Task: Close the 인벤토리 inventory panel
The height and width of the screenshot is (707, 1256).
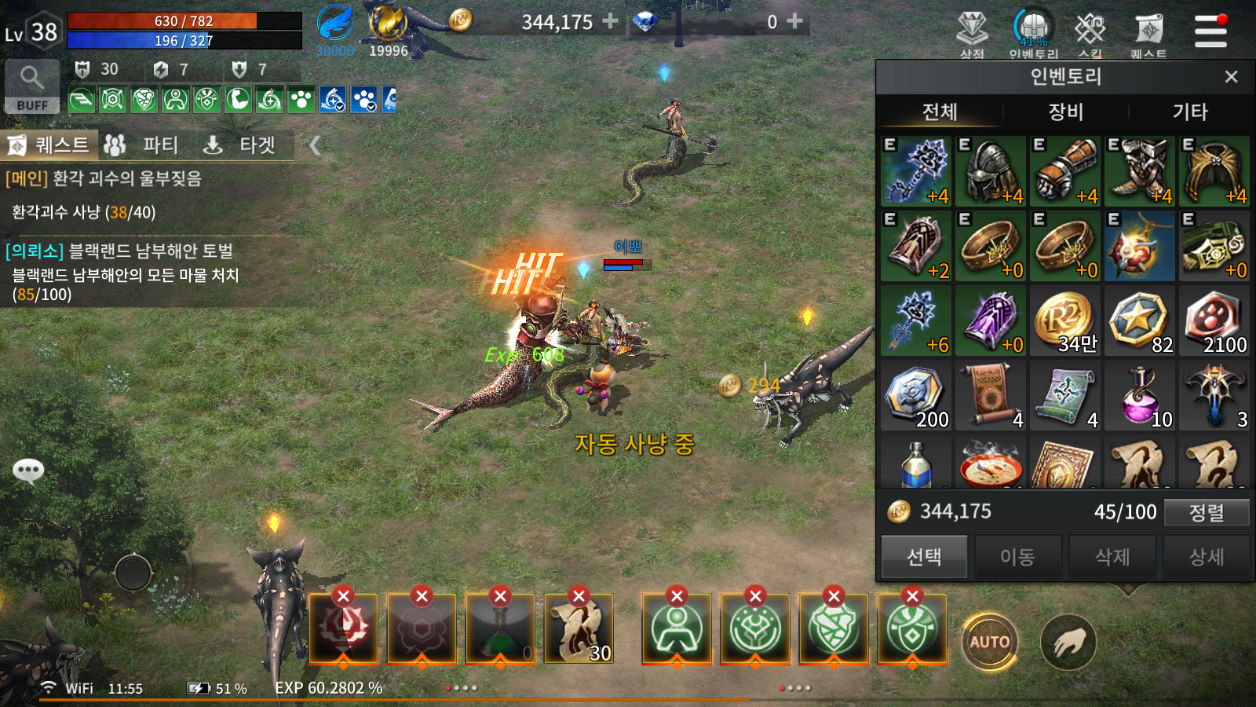Action: [1231, 77]
